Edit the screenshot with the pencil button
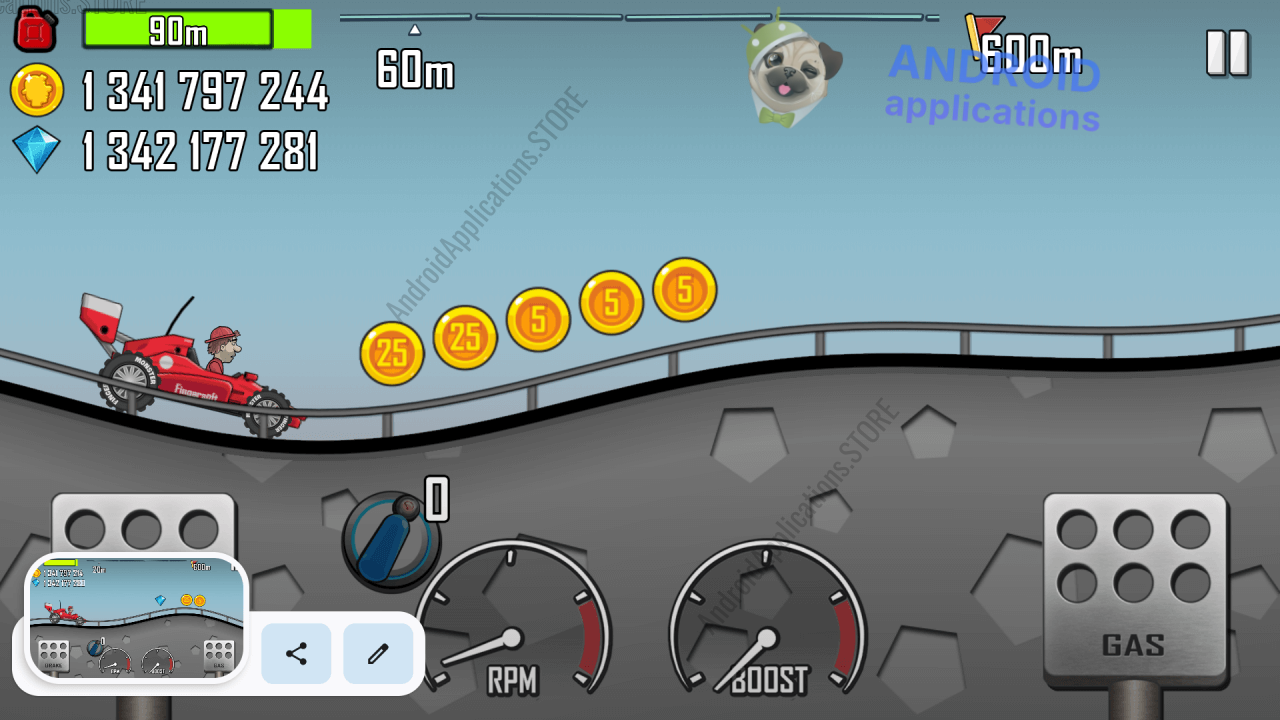The height and width of the screenshot is (720, 1280). pyautogui.click(x=378, y=654)
